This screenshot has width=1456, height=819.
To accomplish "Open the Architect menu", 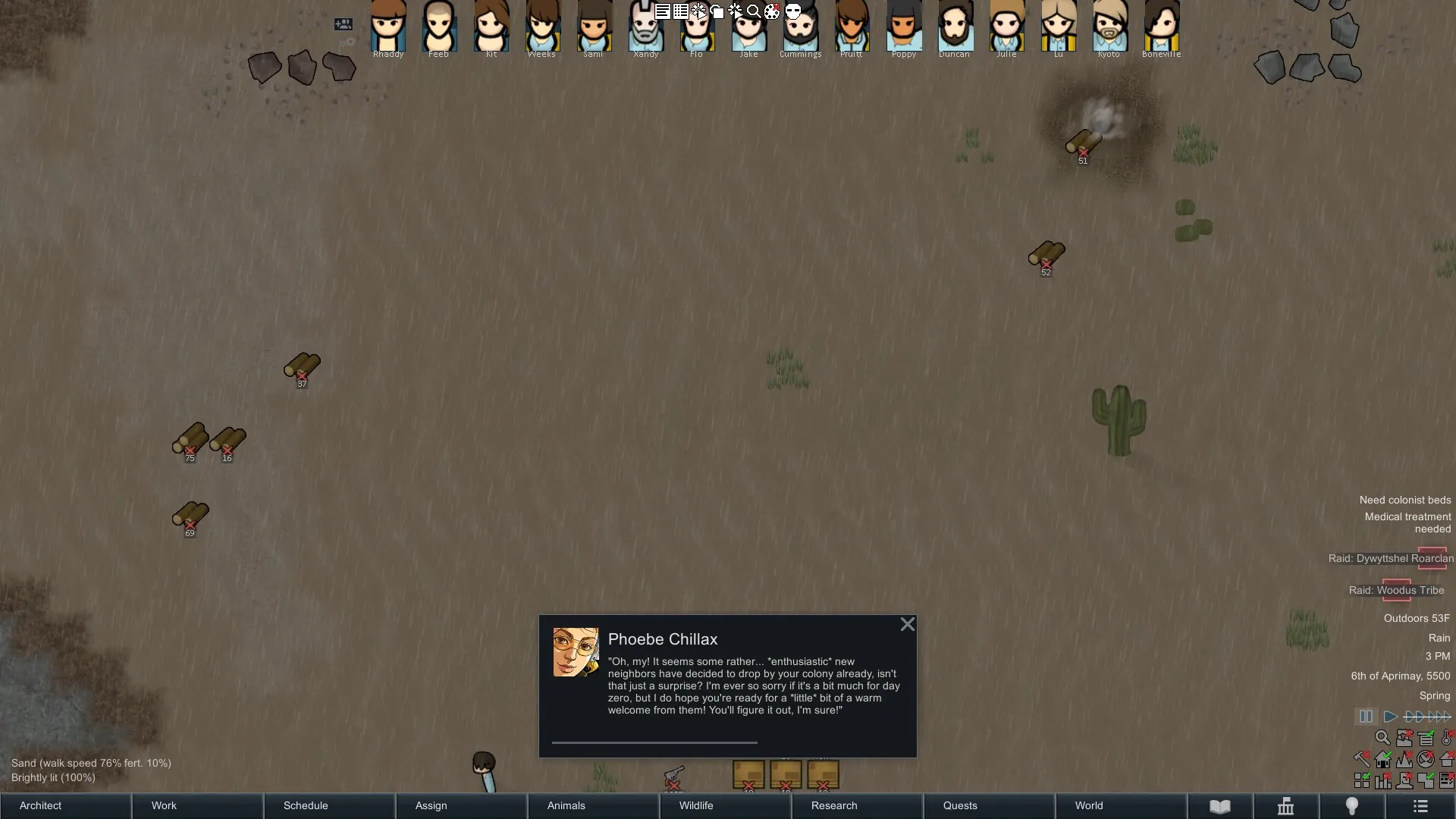I will [65, 805].
